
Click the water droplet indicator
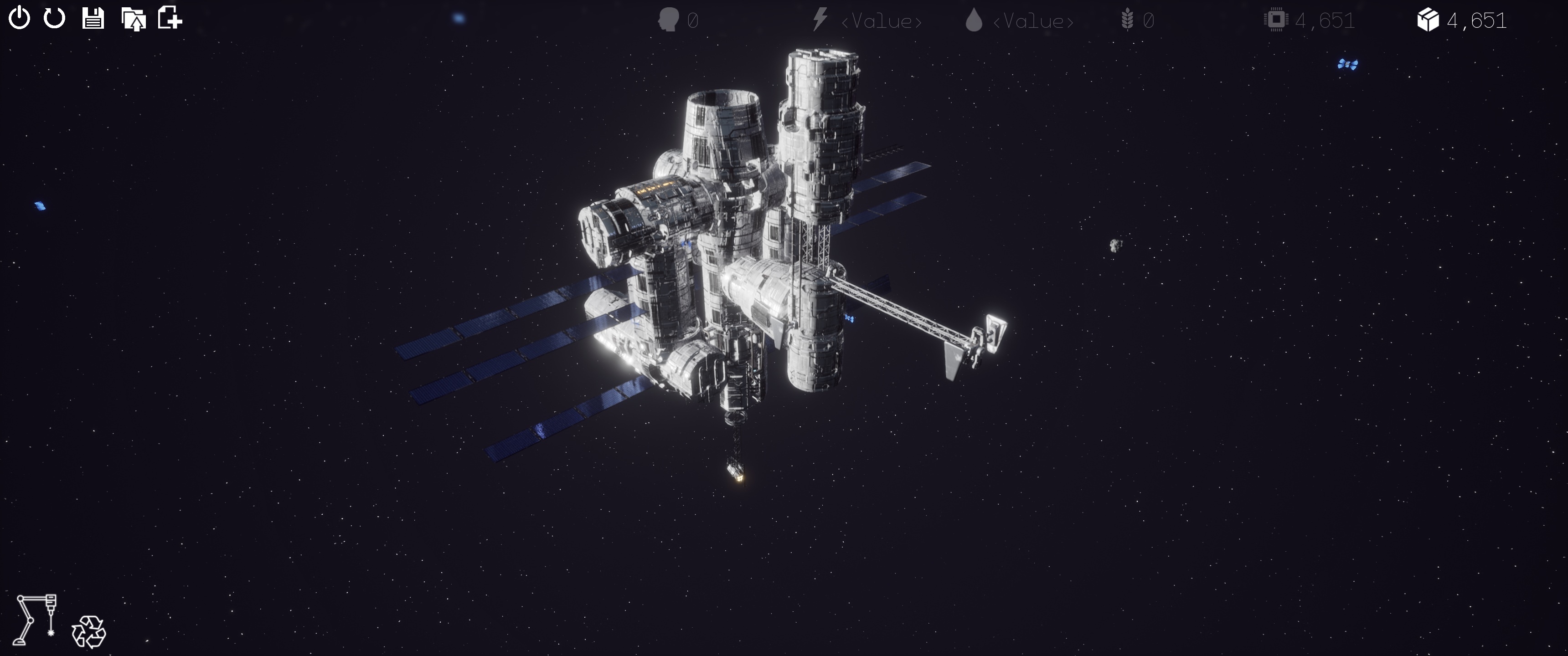pos(975,20)
